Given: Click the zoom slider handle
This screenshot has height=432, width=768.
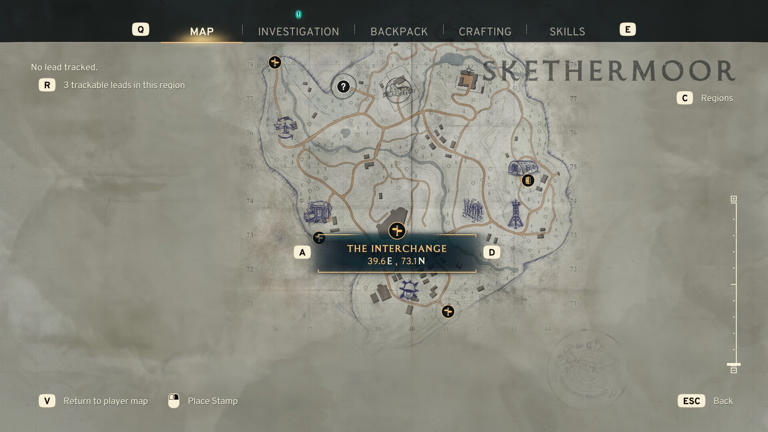Looking at the screenshot, I should coord(733,365).
